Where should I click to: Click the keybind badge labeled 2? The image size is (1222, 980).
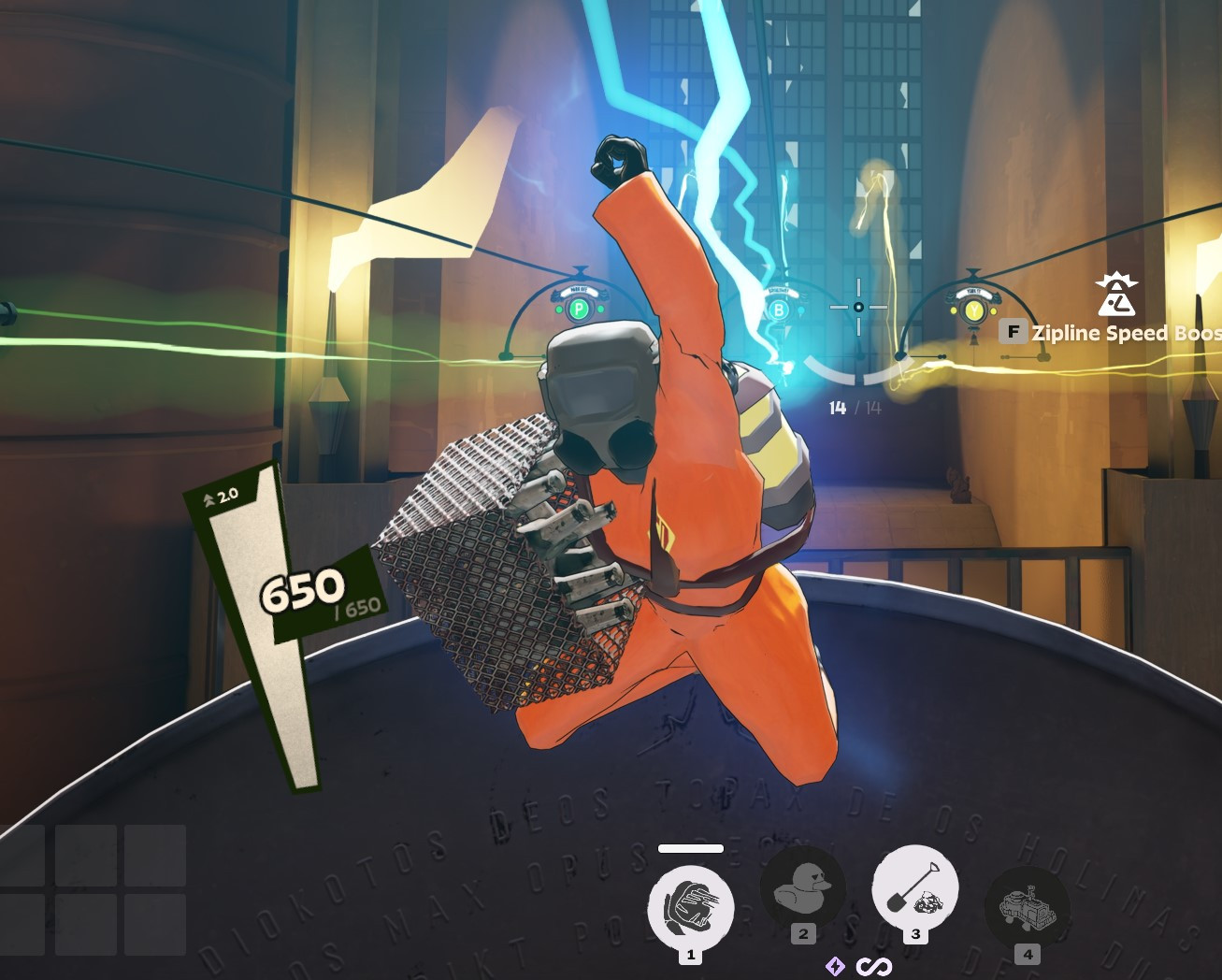[802, 931]
